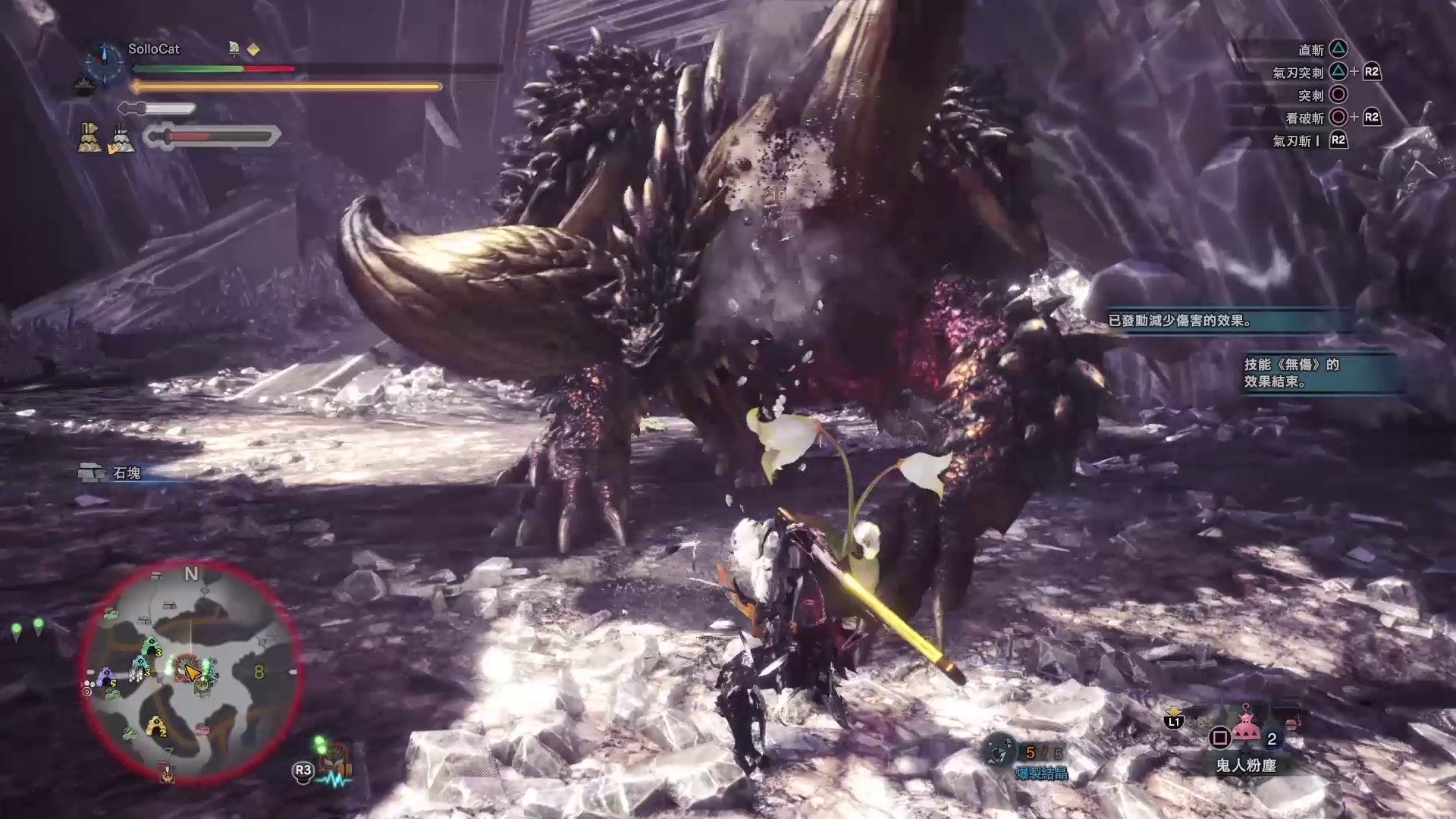Click the 已發動減少傷害的效果 notification
Screen dimensions: 1456x819
[1179, 321]
